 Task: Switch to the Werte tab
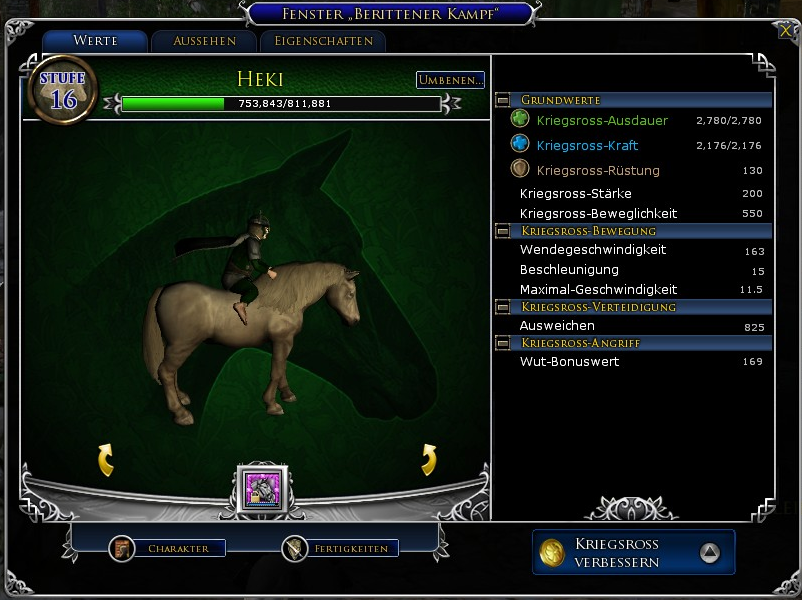(x=95, y=41)
